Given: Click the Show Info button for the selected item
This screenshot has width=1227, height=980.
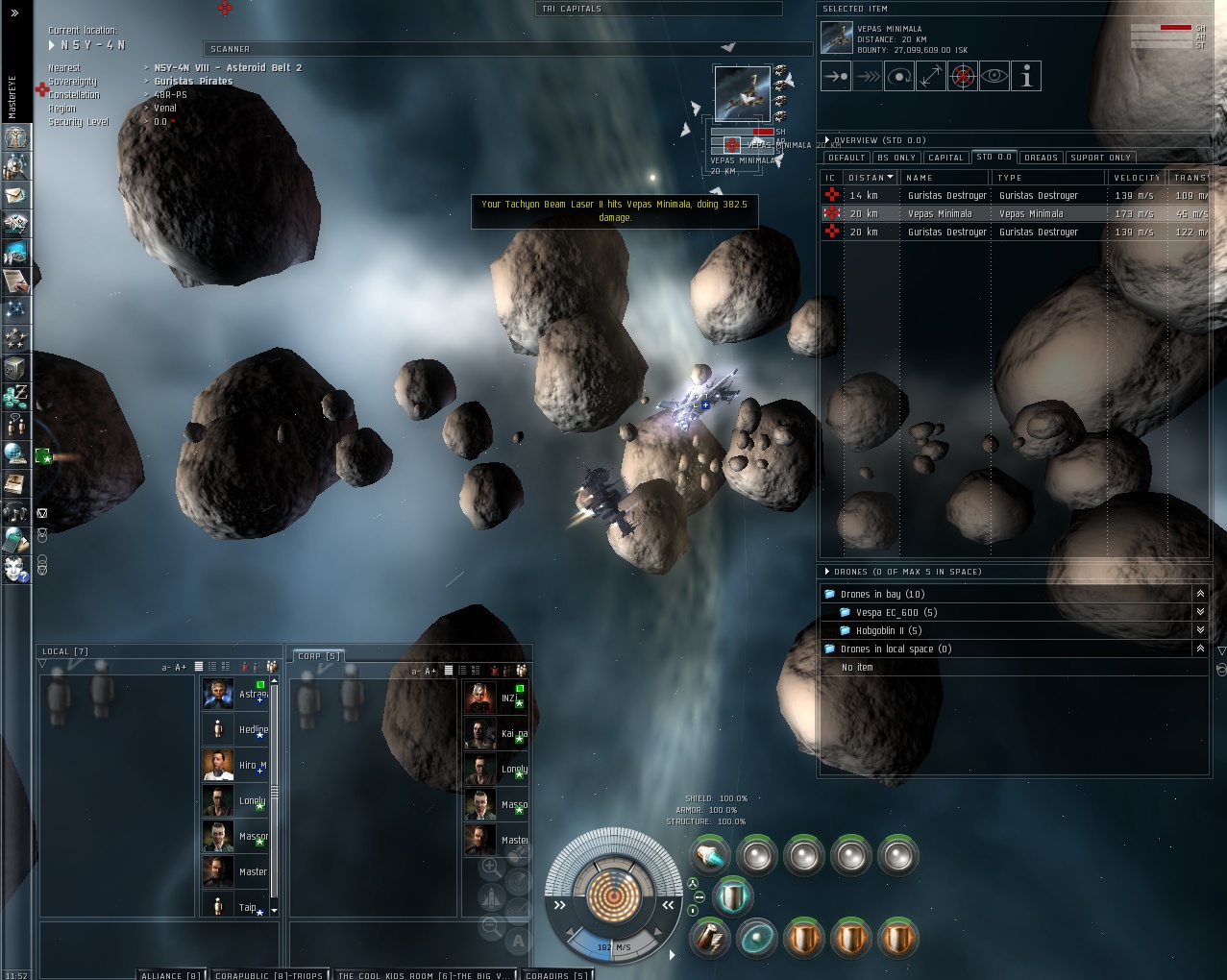Looking at the screenshot, I should [x=1026, y=77].
